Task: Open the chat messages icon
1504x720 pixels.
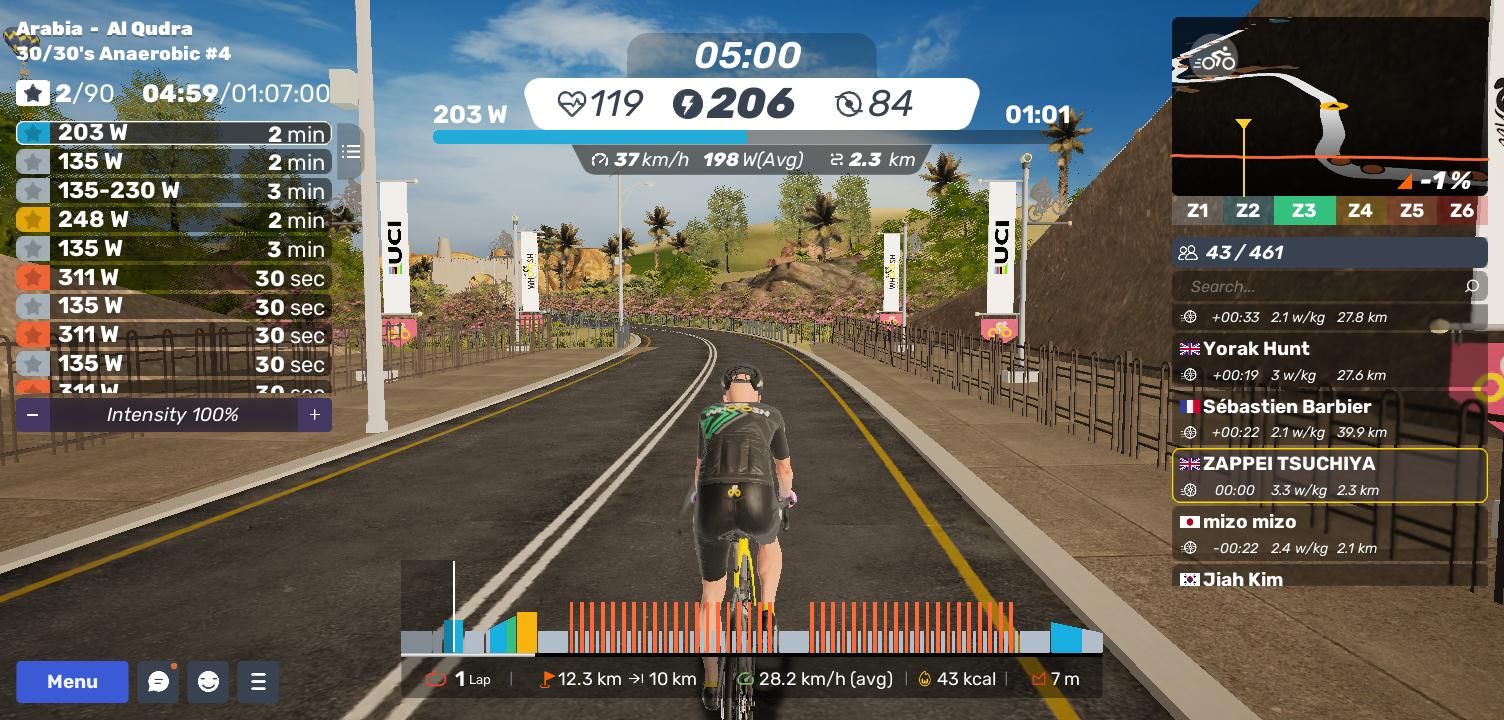Action: 158,682
